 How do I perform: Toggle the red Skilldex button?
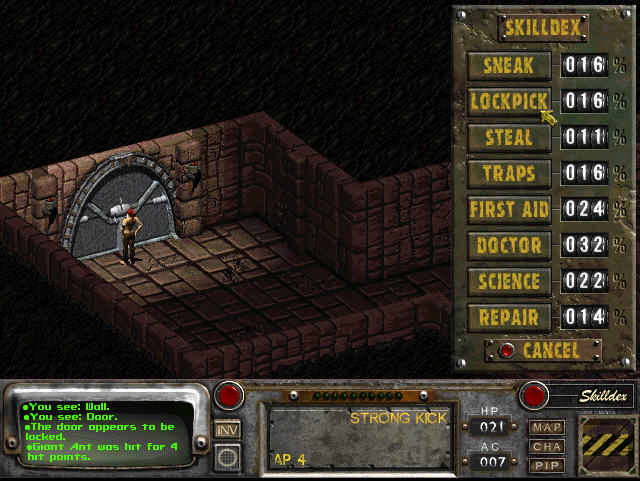532,395
